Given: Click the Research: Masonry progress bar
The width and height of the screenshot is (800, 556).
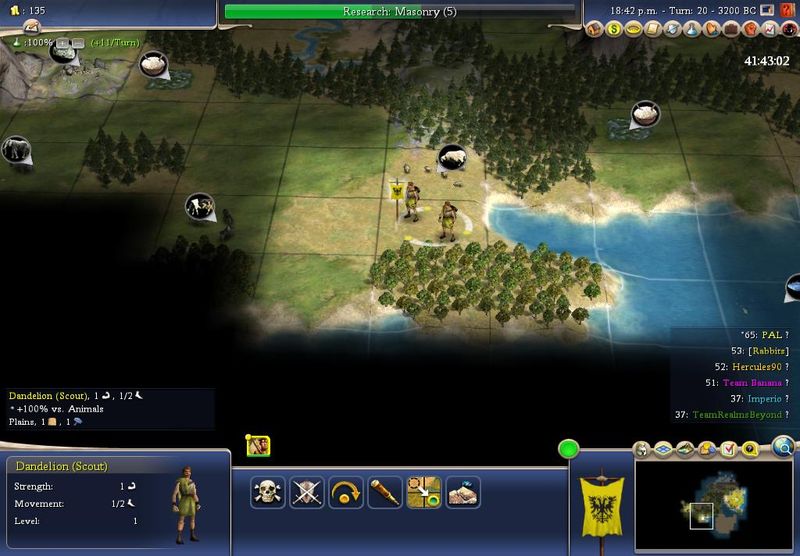Looking at the screenshot, I should tap(400, 12).
